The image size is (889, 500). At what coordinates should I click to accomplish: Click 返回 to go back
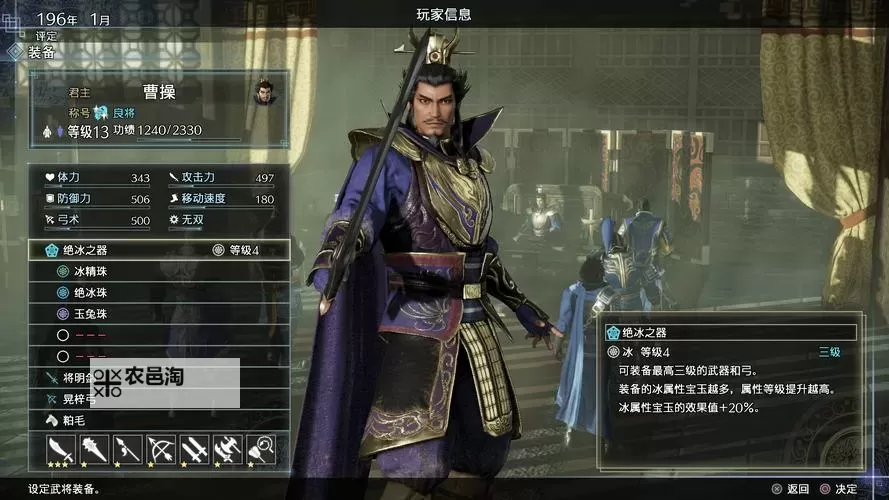(x=790, y=489)
